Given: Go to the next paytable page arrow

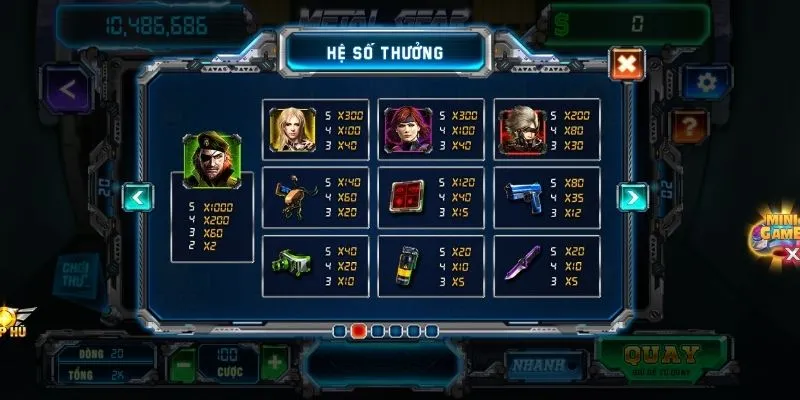Looking at the screenshot, I should (632, 197).
